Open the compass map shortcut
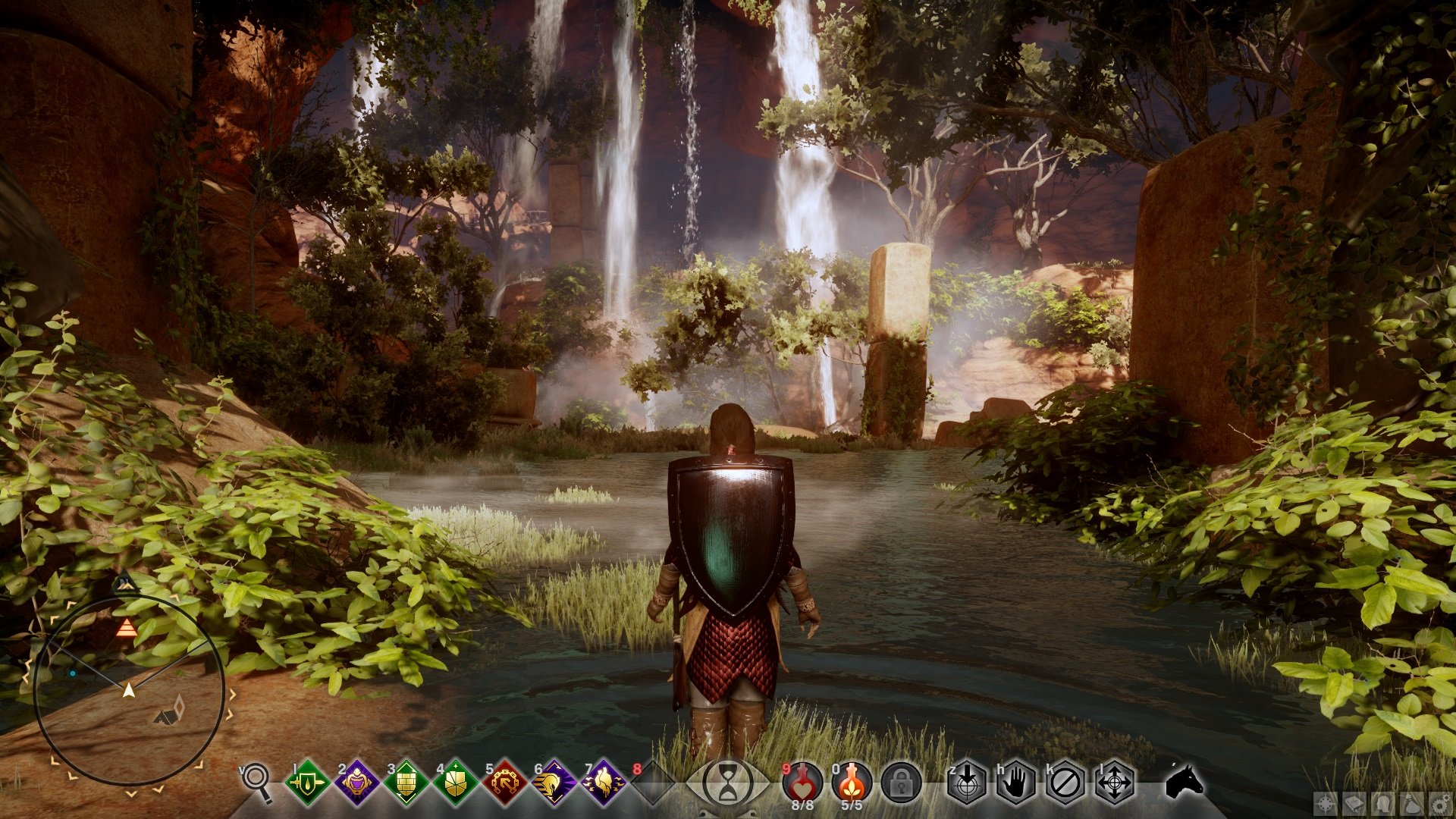The width and height of the screenshot is (1456, 819). (1326, 804)
